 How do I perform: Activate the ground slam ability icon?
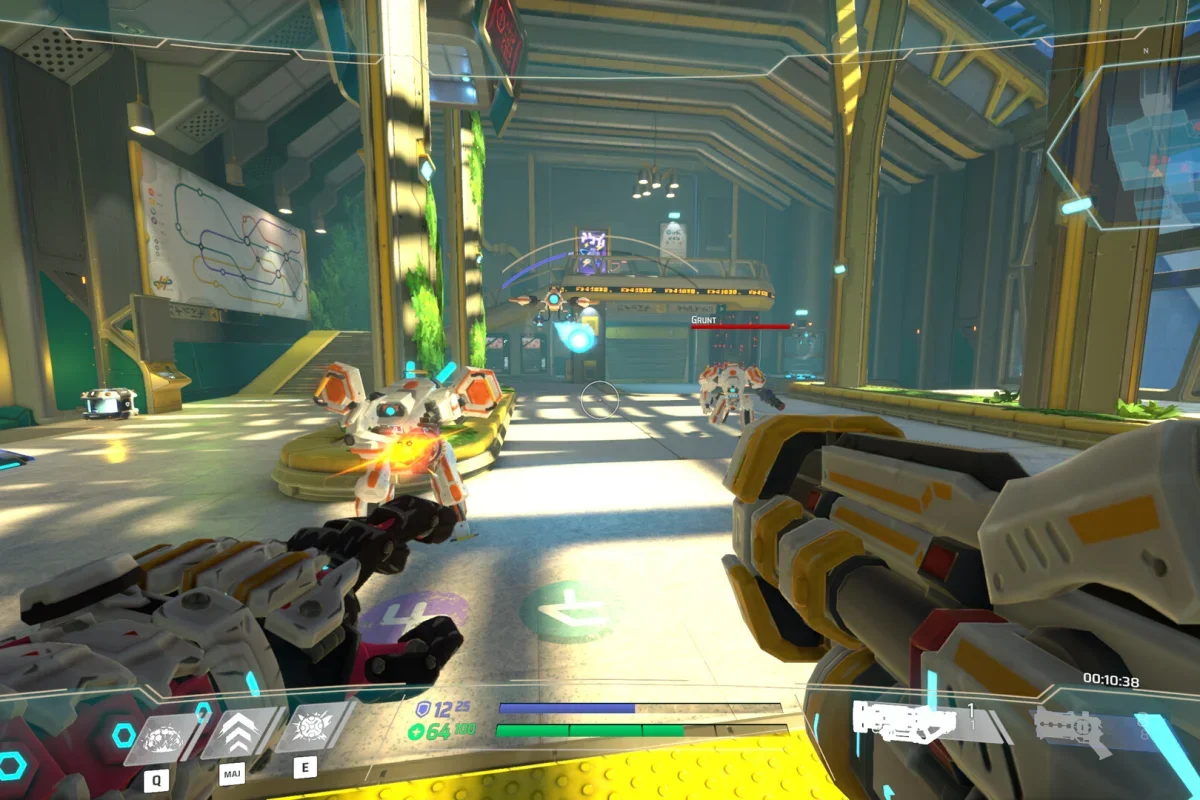tap(161, 738)
